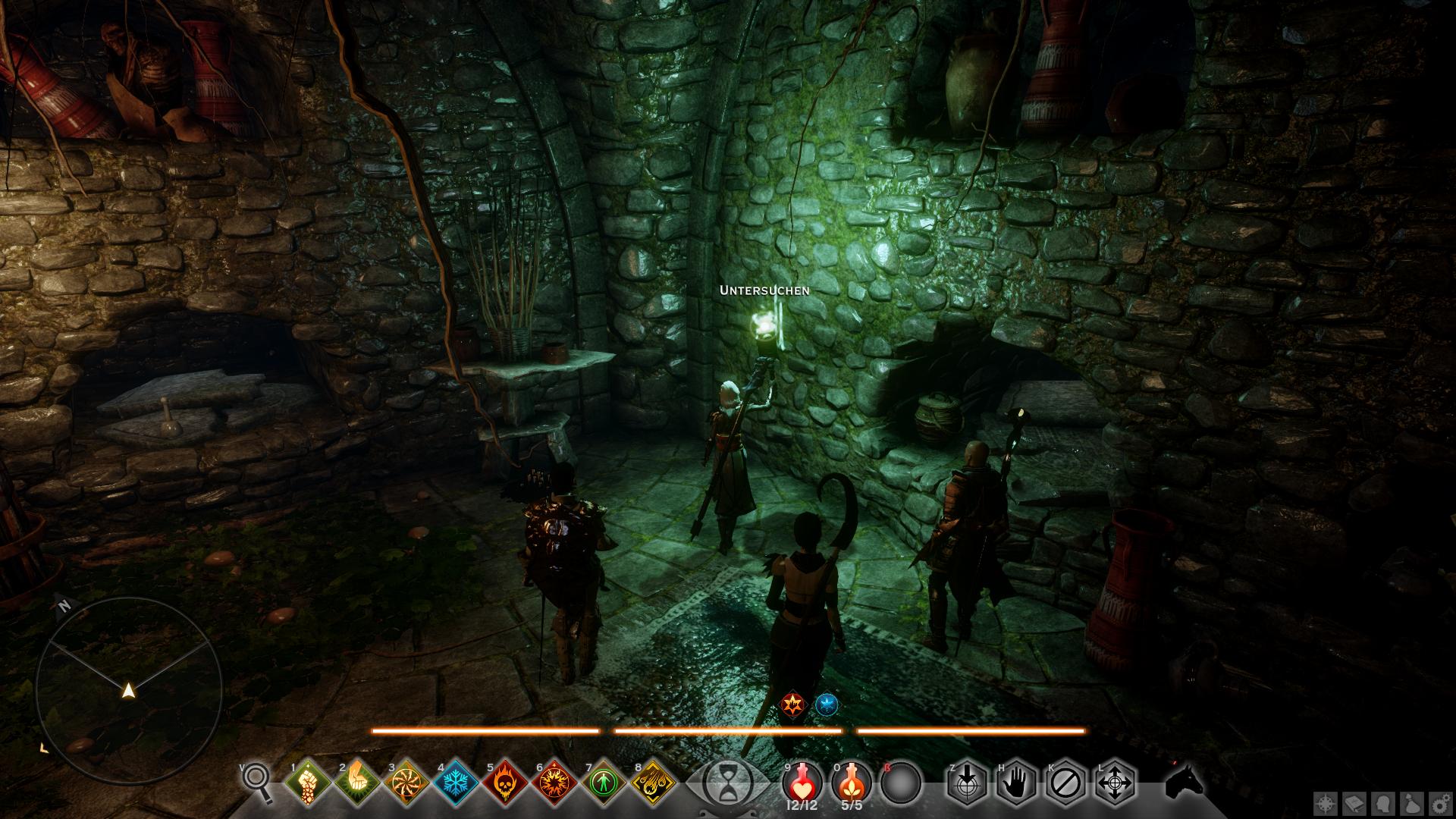The width and height of the screenshot is (1456, 819).
Task: Click the magnifying glass search icon
Action: click(x=256, y=782)
